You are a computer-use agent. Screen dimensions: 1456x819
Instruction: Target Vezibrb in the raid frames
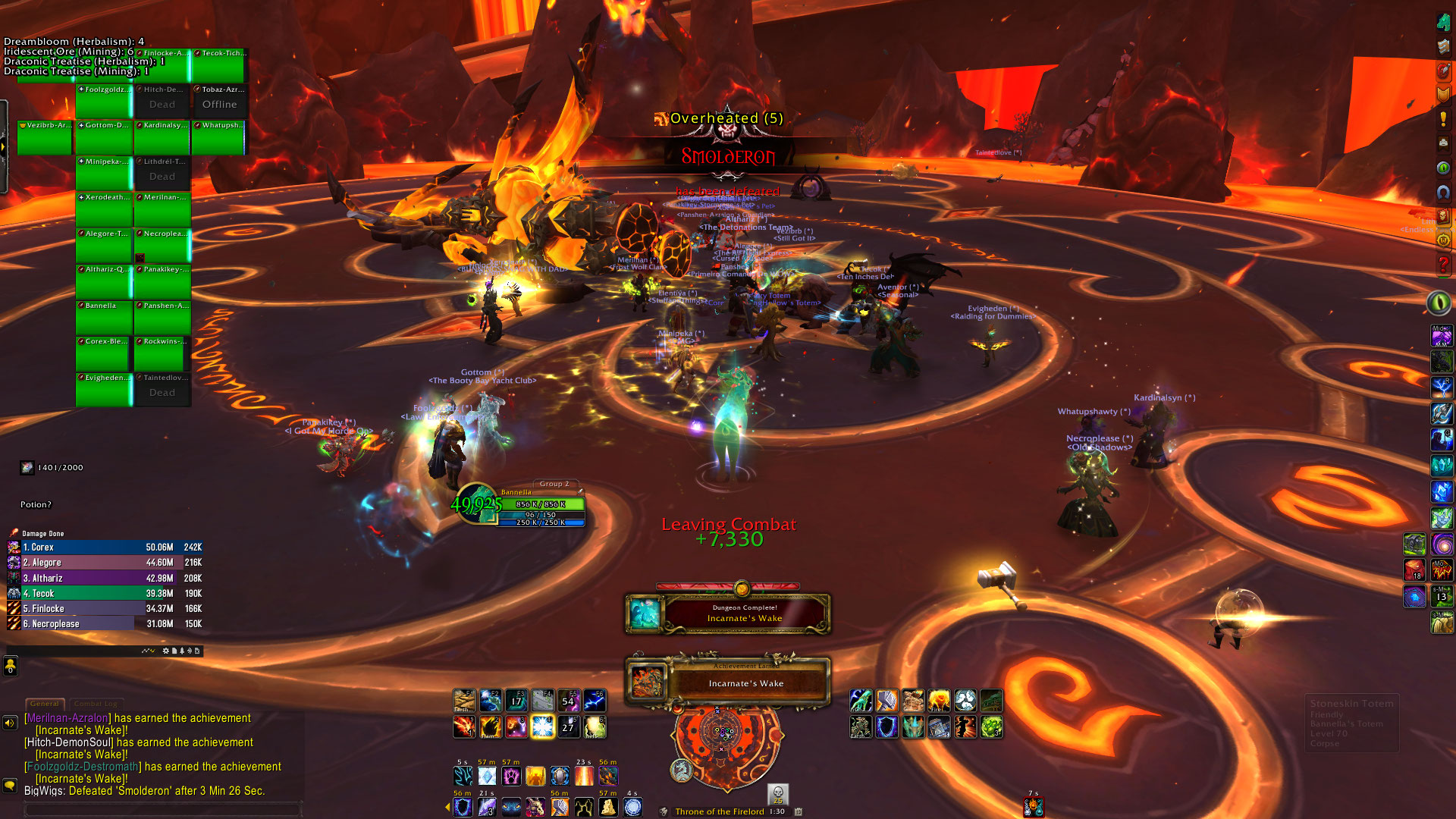coord(45,137)
